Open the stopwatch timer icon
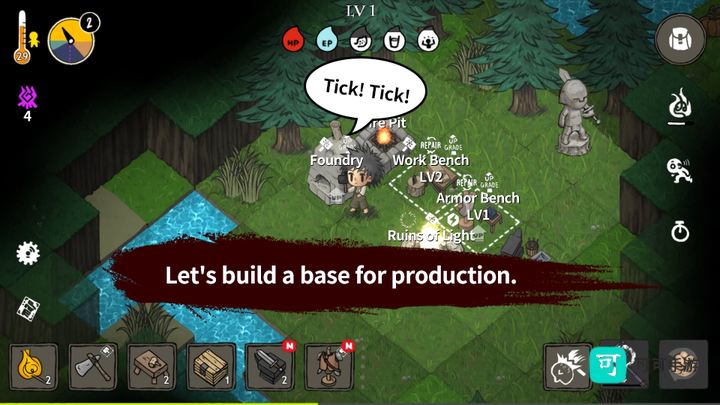 (x=680, y=232)
